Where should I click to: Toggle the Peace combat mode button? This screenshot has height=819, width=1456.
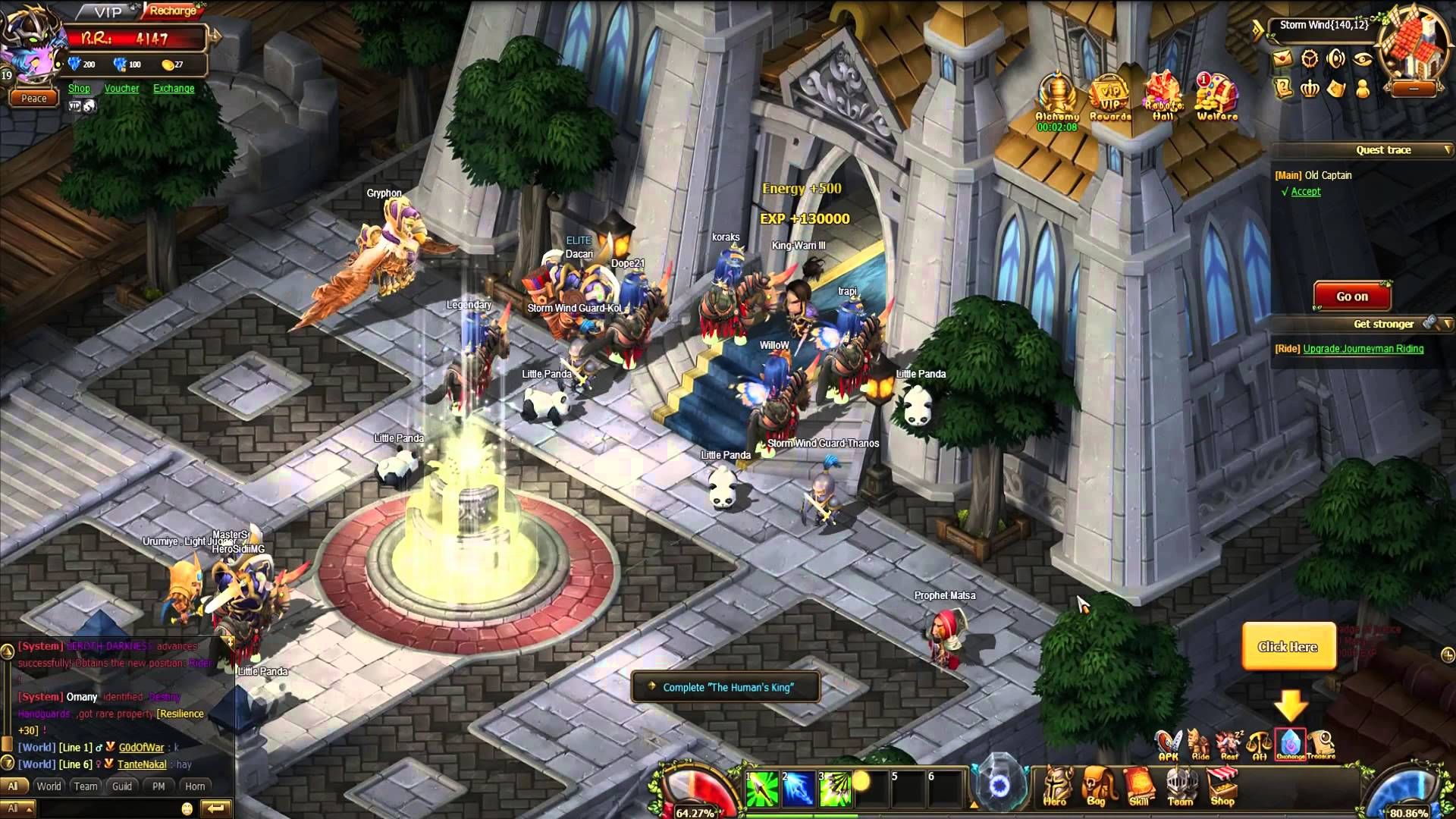pyautogui.click(x=34, y=99)
